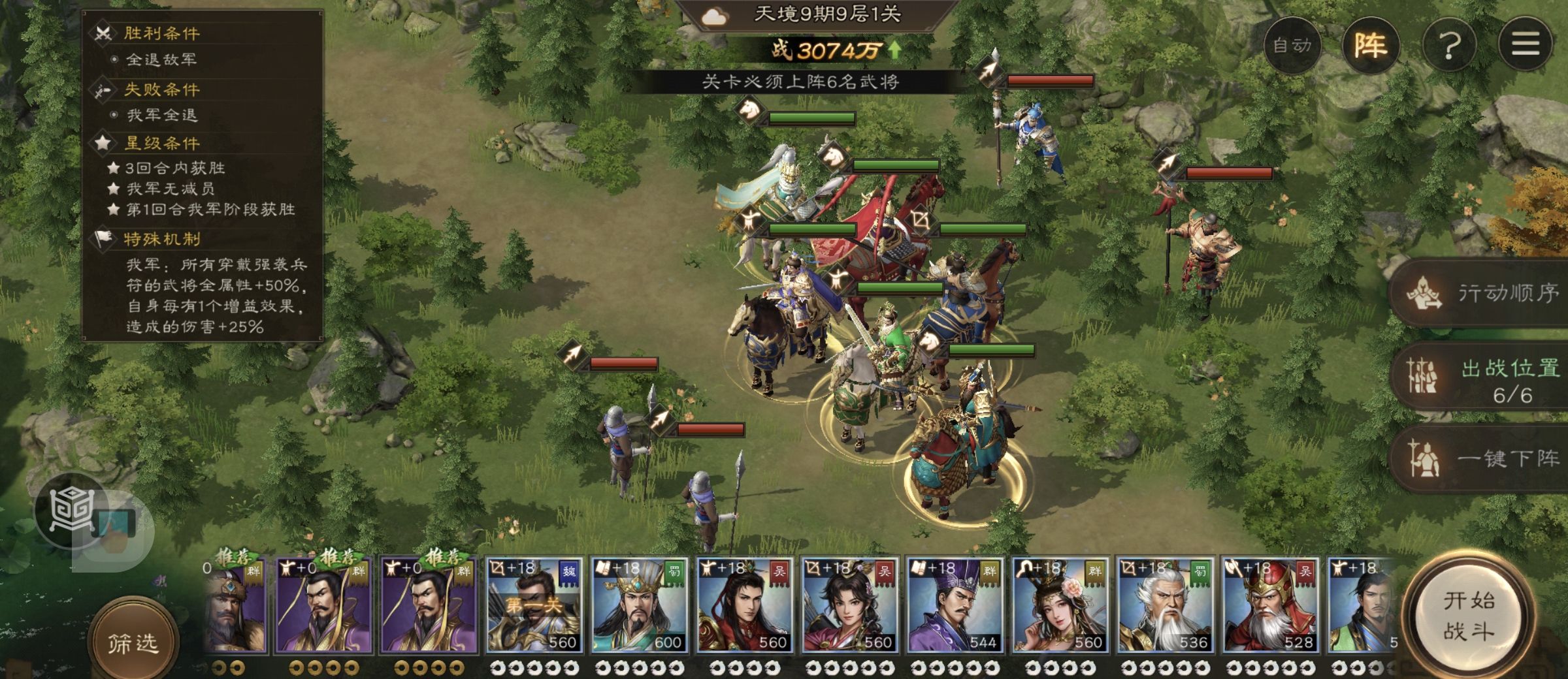
Task: Choose the red-helmeted hero card with 528
Action: point(1270,605)
